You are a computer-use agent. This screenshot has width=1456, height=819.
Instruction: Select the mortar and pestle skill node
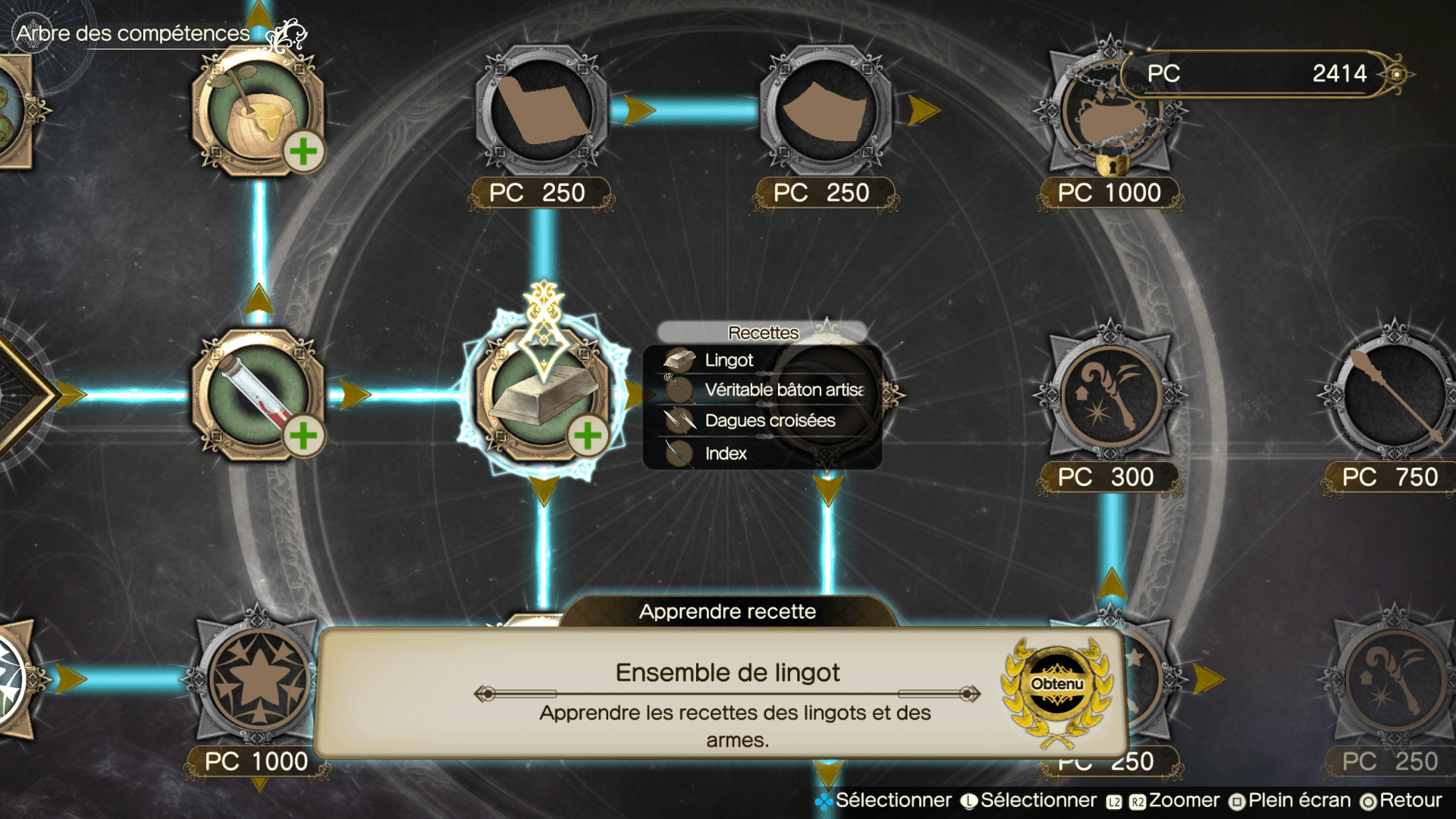coord(258,112)
